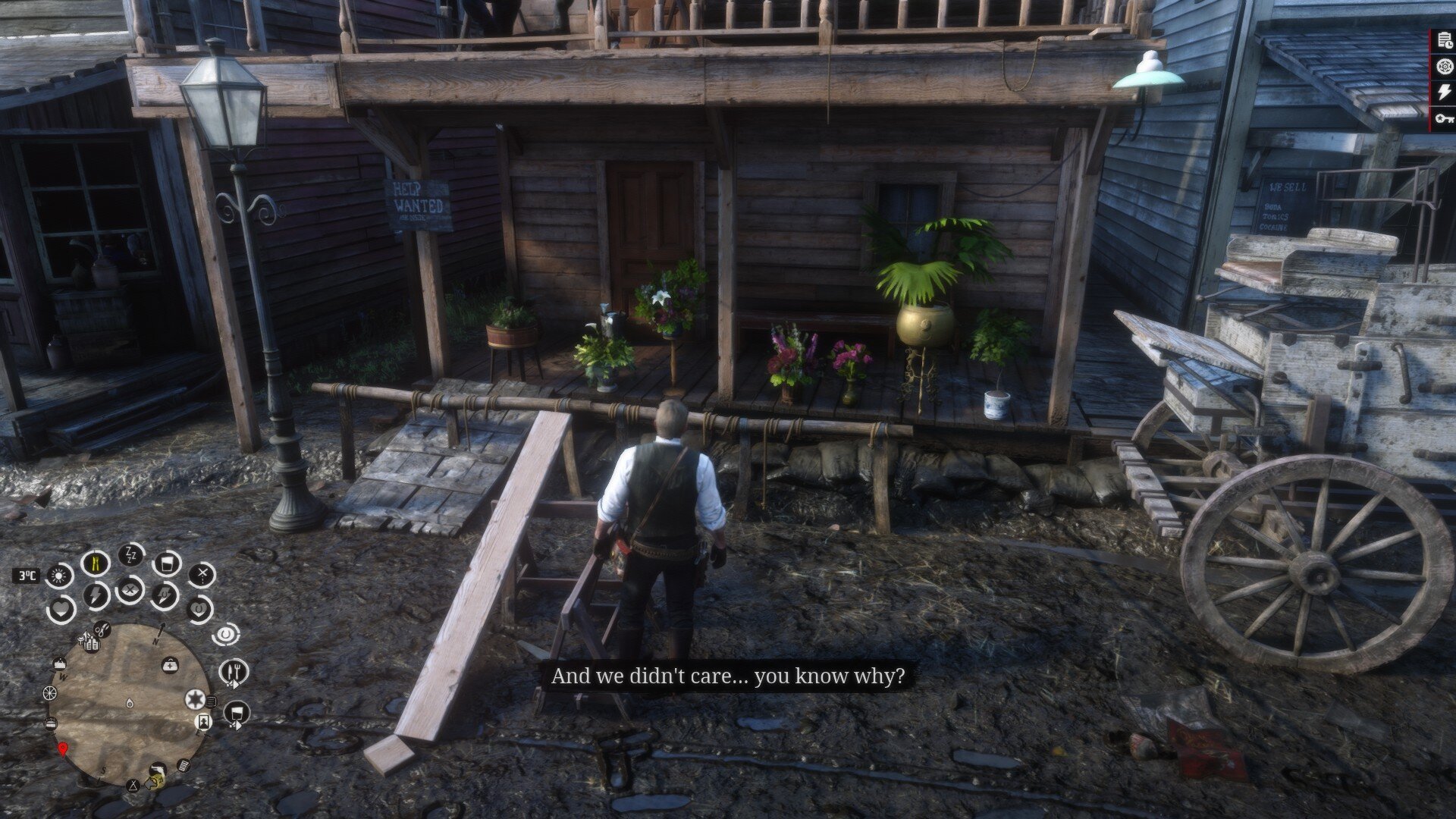Click the sheriff star map marker
Image resolution: width=1456 pixels, height=819 pixels.
pos(195,698)
